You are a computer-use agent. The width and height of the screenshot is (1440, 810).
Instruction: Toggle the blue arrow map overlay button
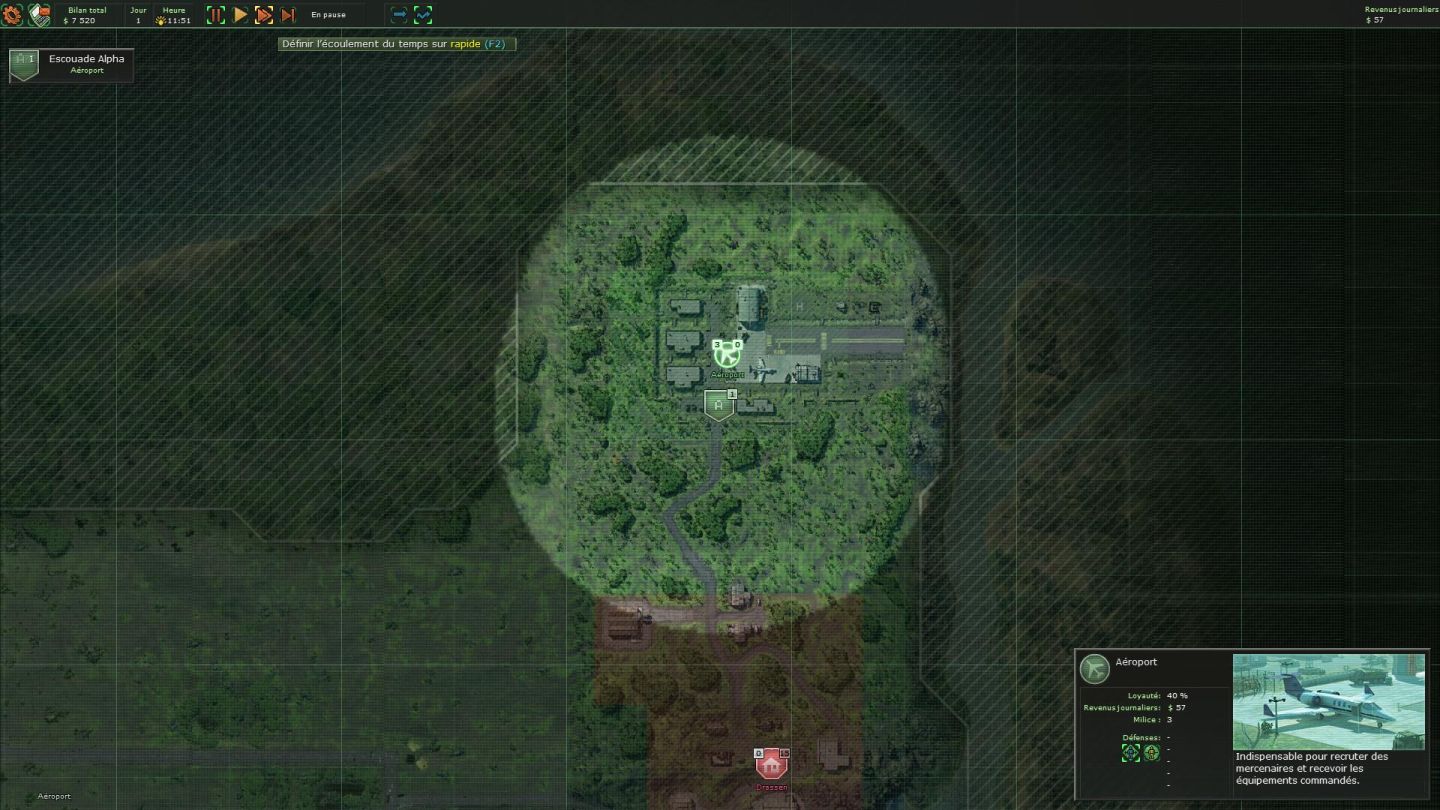[x=399, y=15]
